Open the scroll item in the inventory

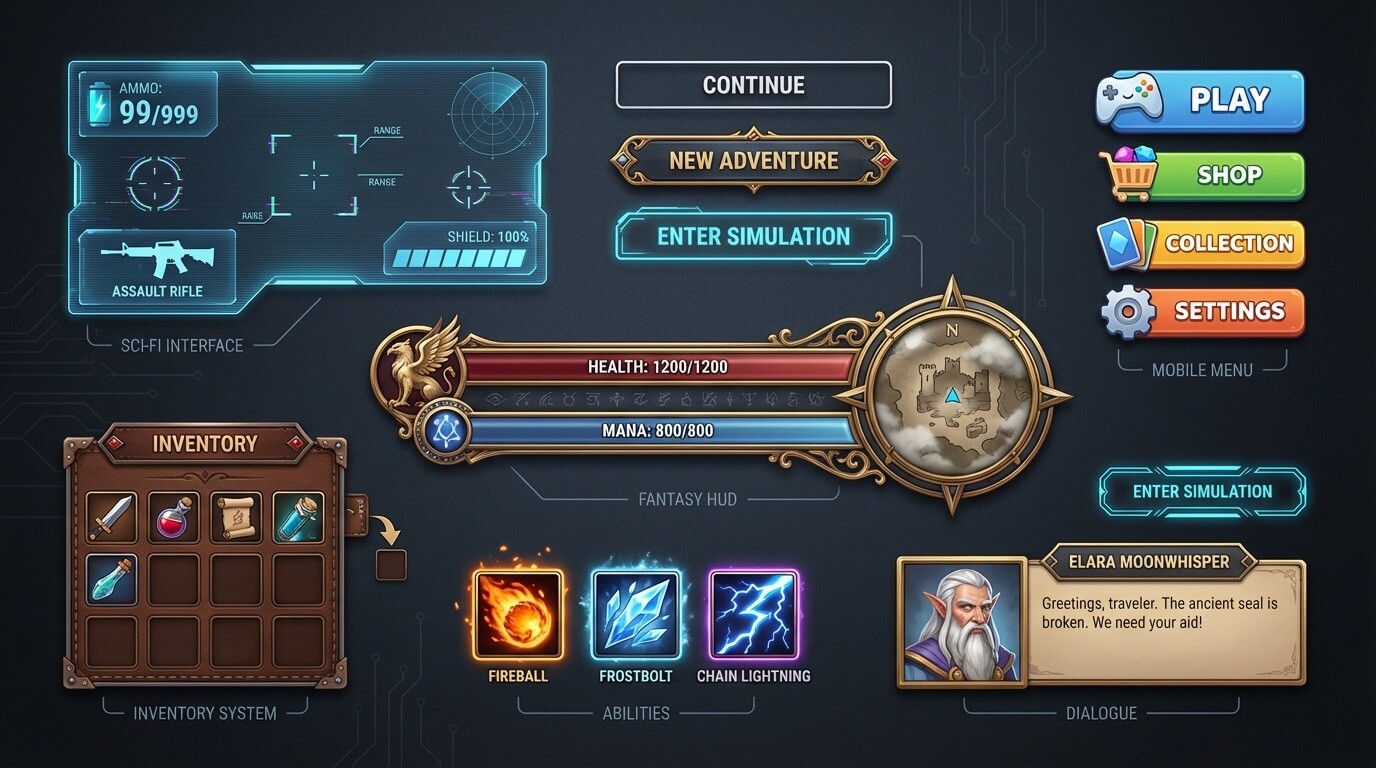coord(236,516)
